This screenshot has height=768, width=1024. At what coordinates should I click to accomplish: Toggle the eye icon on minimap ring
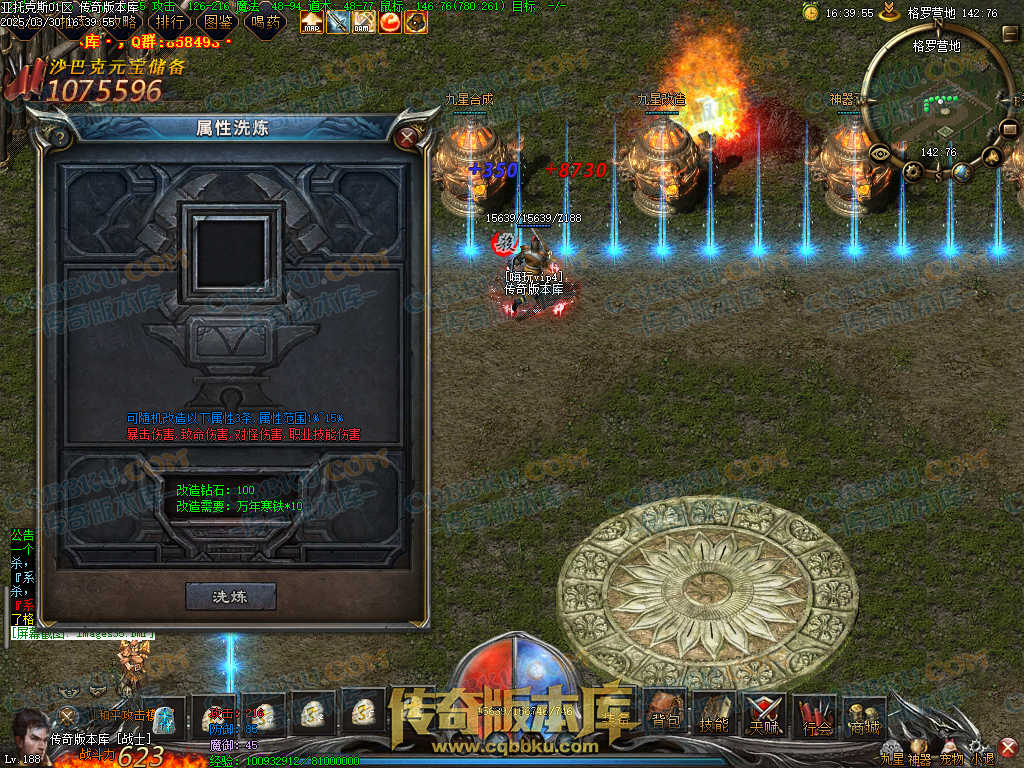click(x=881, y=154)
